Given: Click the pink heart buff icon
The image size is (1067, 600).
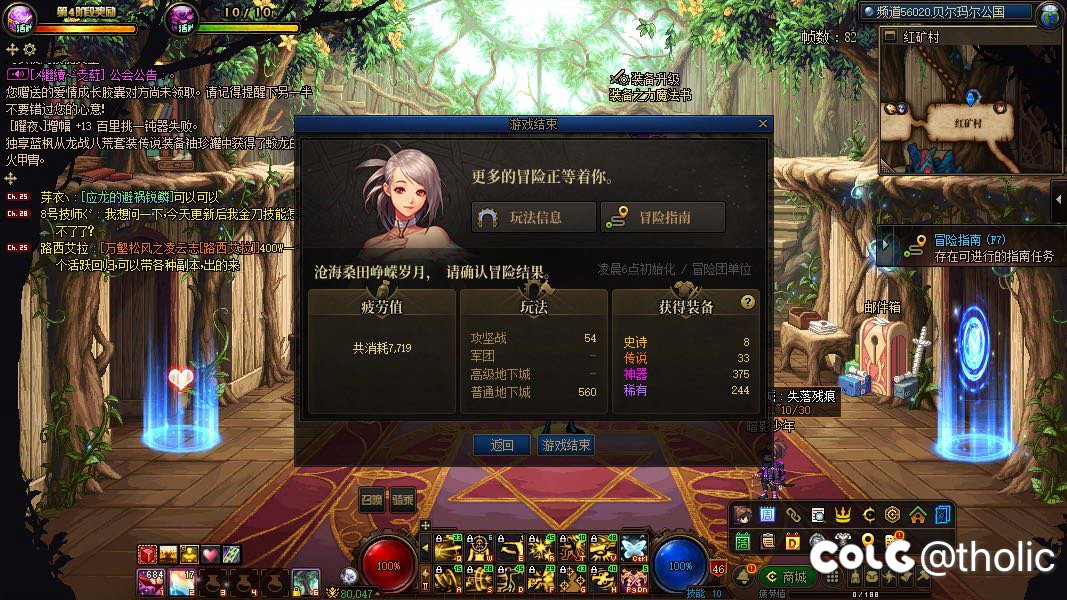Looking at the screenshot, I should [x=210, y=553].
